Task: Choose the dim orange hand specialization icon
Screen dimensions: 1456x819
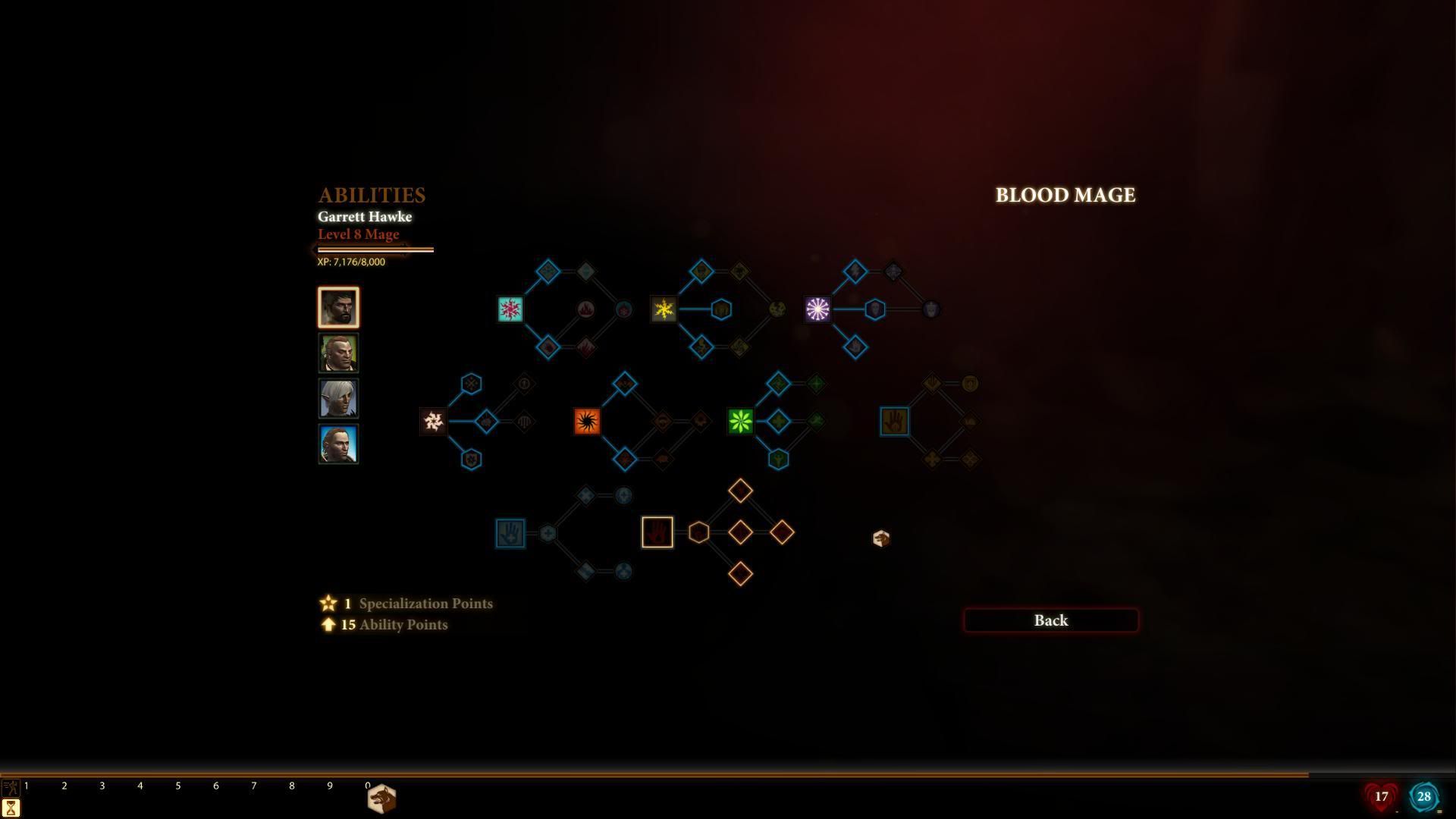Action: click(x=894, y=422)
